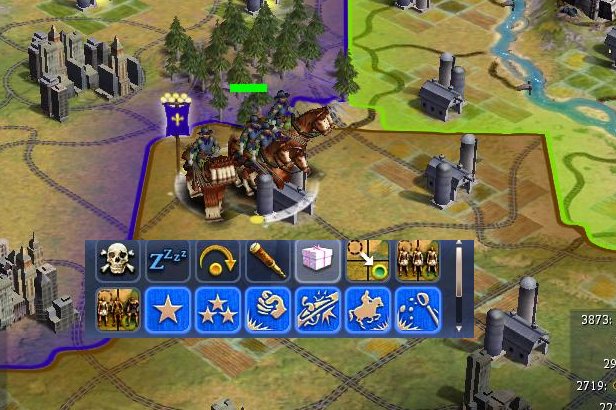The image size is (616, 410).
Task: Choose the broken sword promotion
Action: (316, 309)
